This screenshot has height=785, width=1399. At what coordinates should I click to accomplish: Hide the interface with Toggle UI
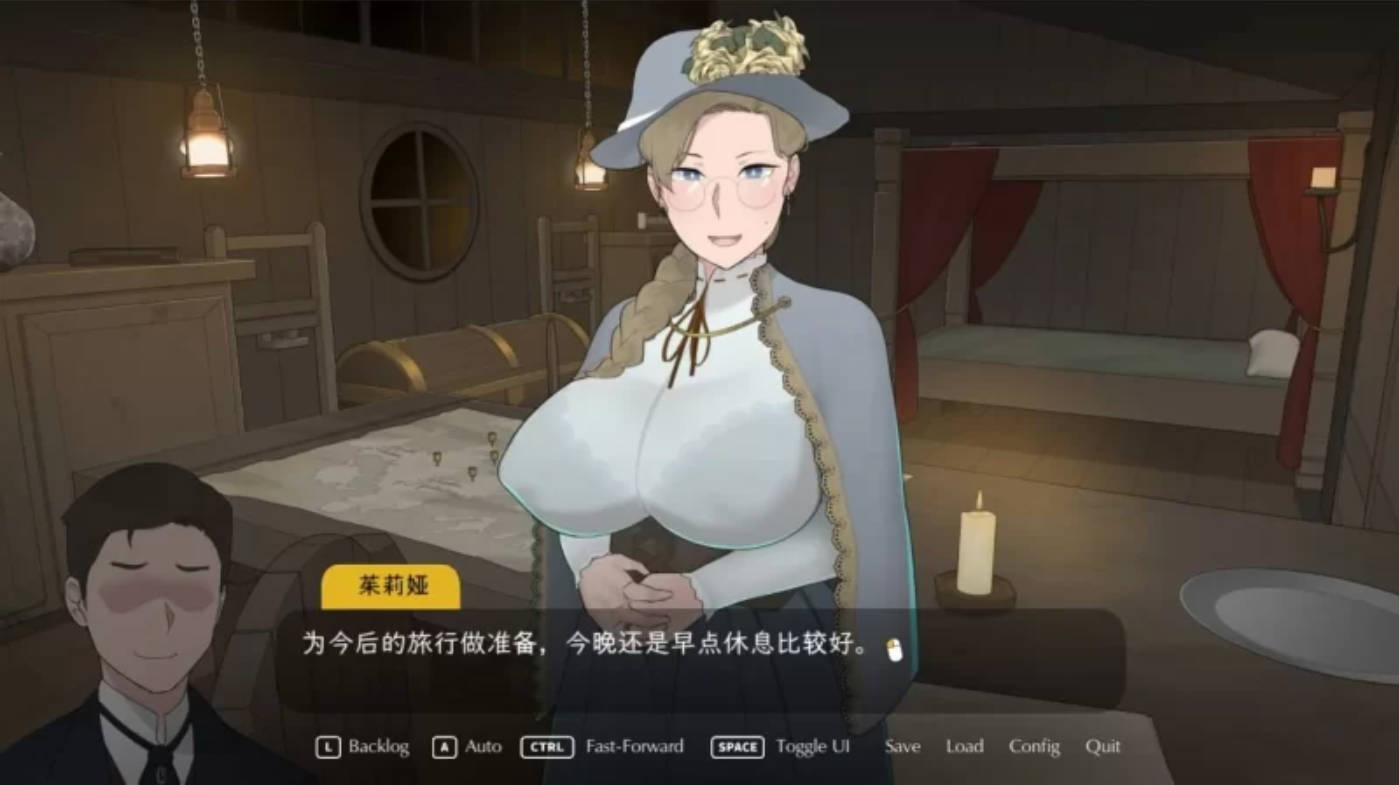(812, 746)
